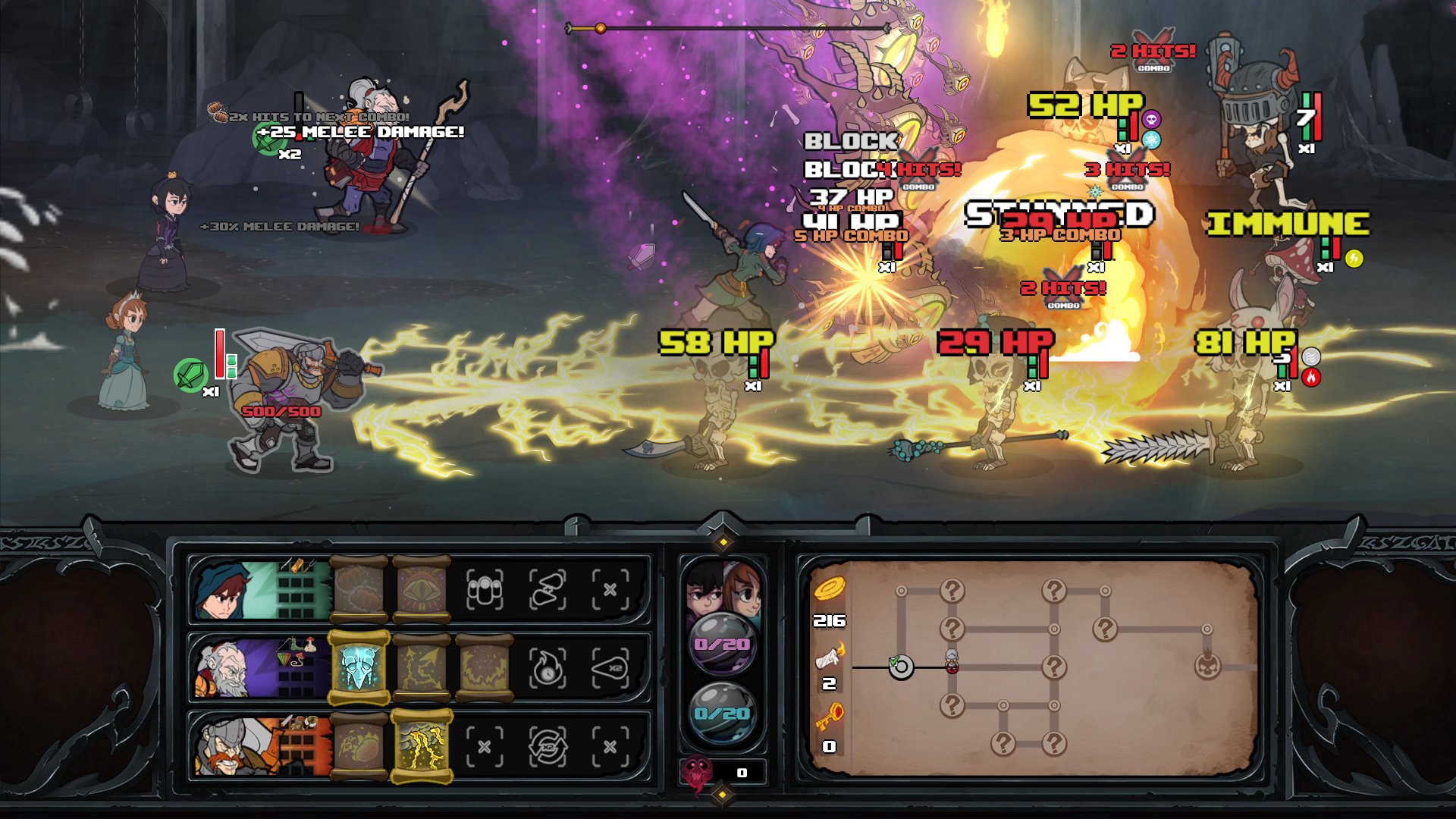Click the x2 droplet modifier slot
The height and width of the screenshot is (819, 1456).
(610, 668)
